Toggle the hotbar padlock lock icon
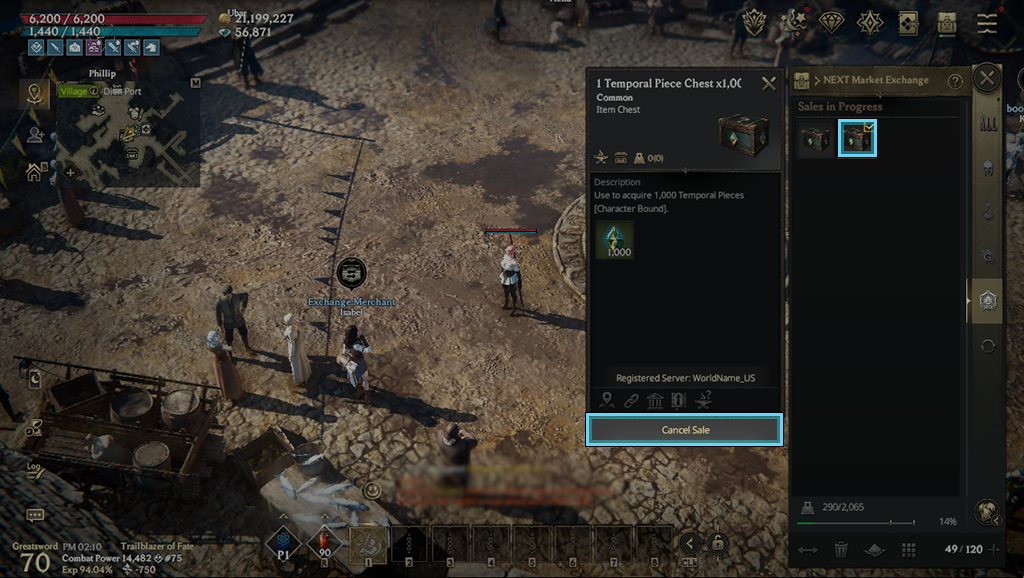This screenshot has width=1024, height=578. (717, 543)
